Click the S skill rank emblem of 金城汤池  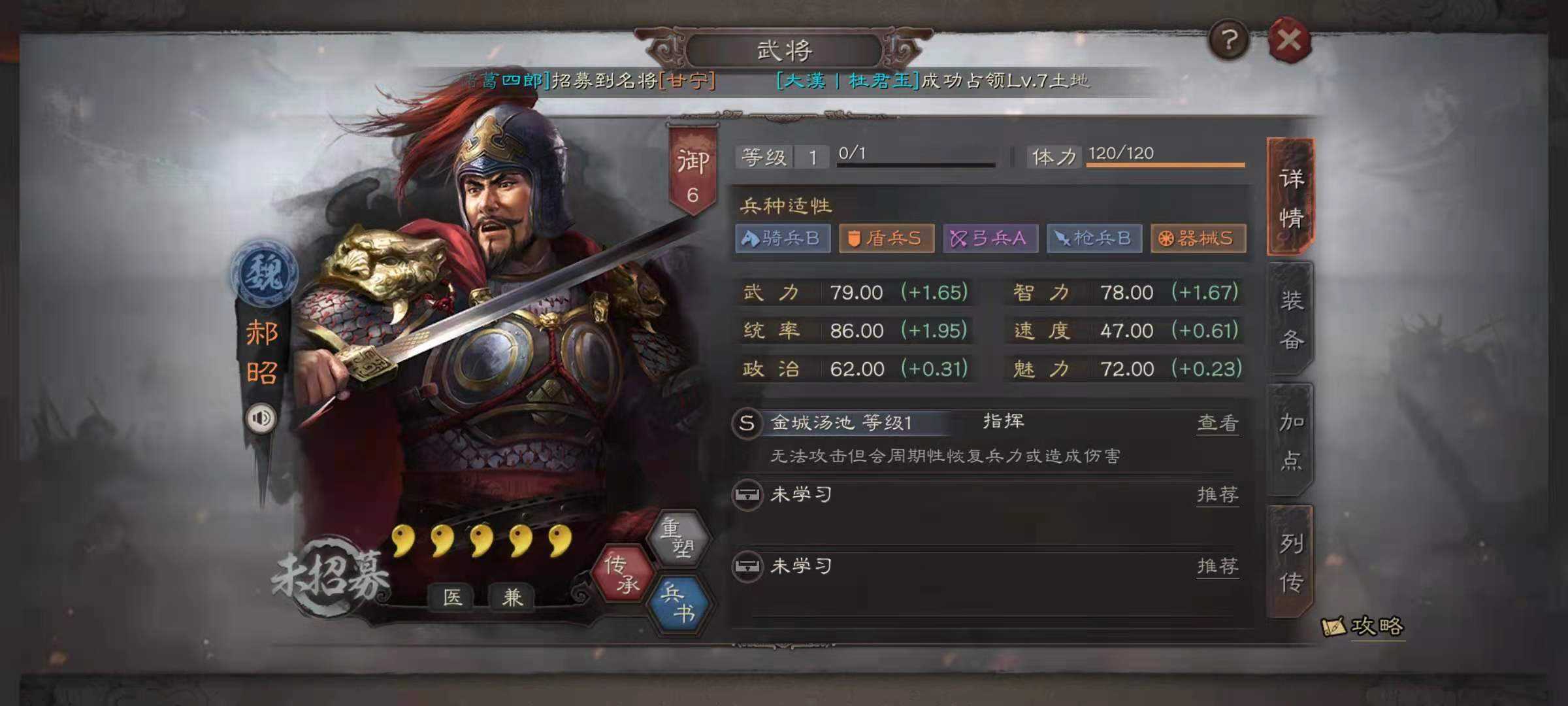coord(749,423)
